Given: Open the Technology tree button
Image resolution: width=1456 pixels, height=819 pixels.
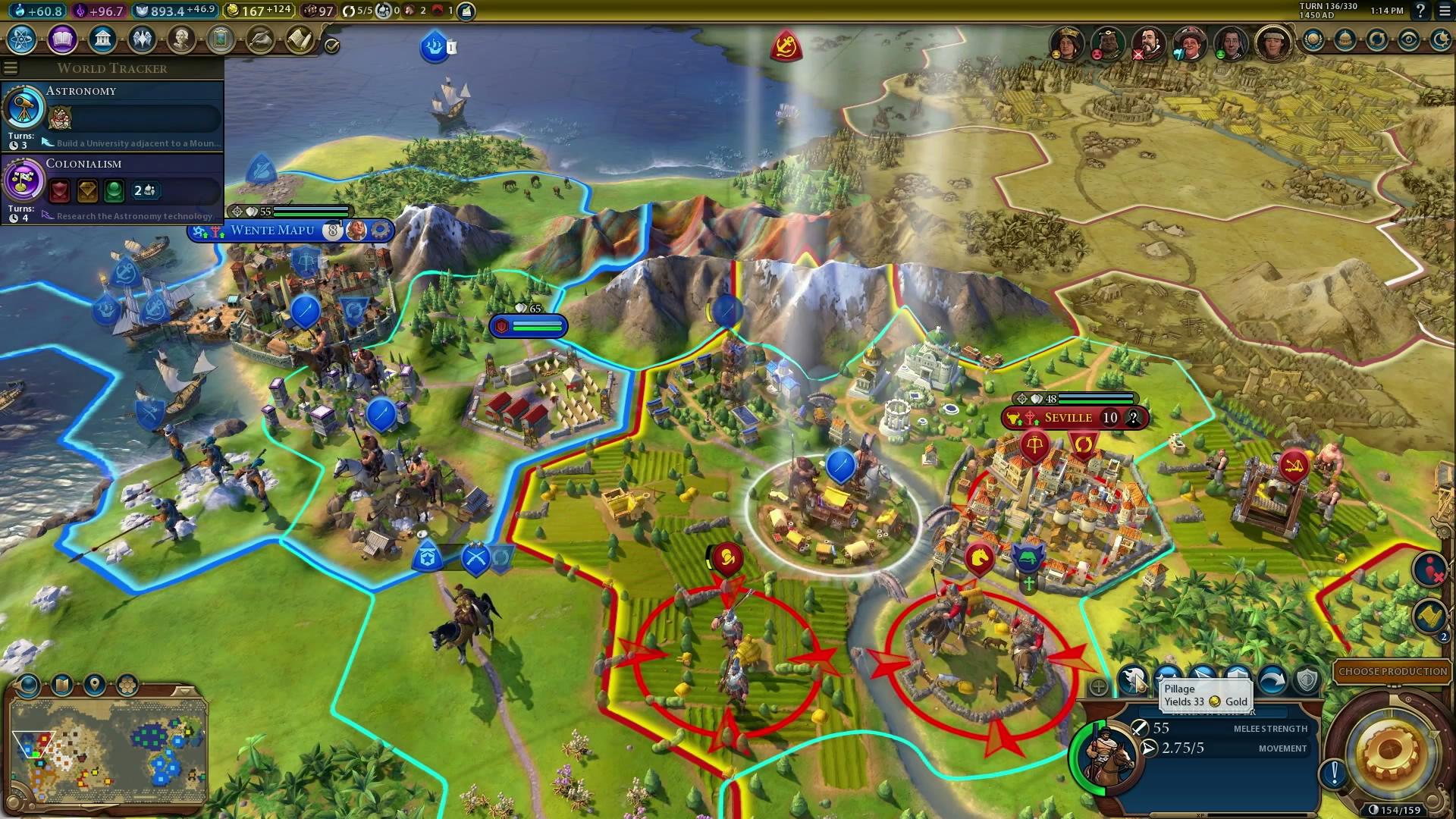Looking at the screenshot, I should 22,39.
